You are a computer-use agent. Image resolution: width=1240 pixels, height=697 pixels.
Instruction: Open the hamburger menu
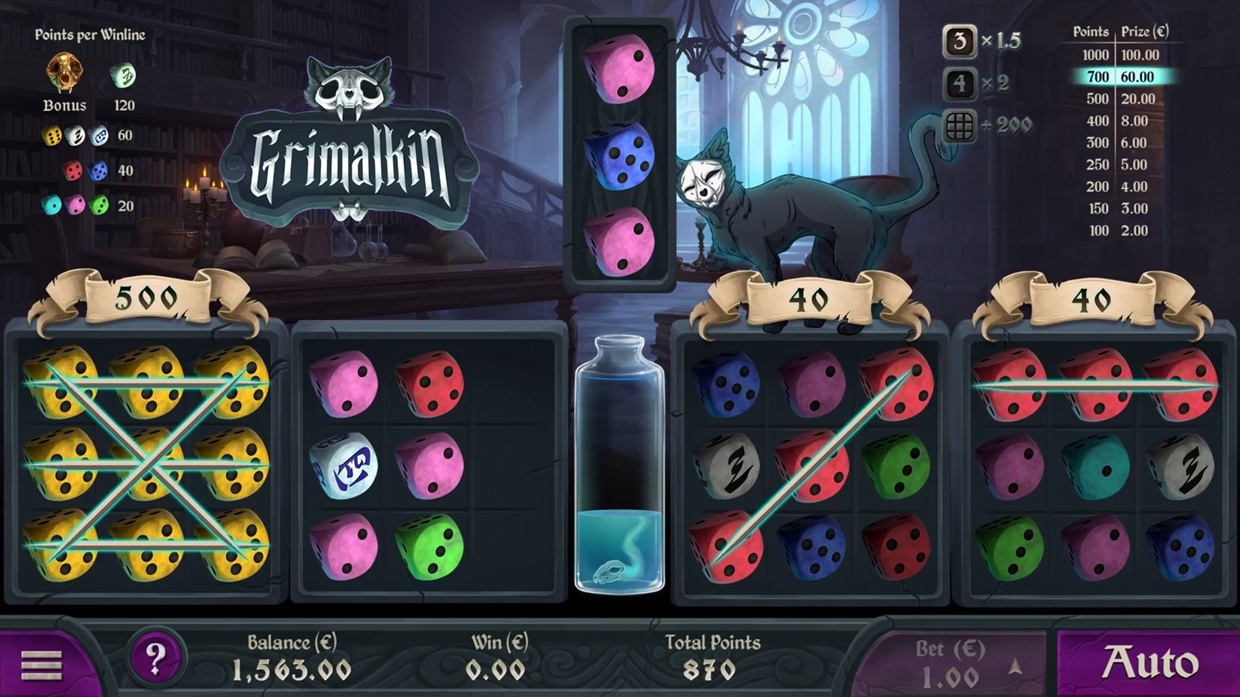pos(41,664)
